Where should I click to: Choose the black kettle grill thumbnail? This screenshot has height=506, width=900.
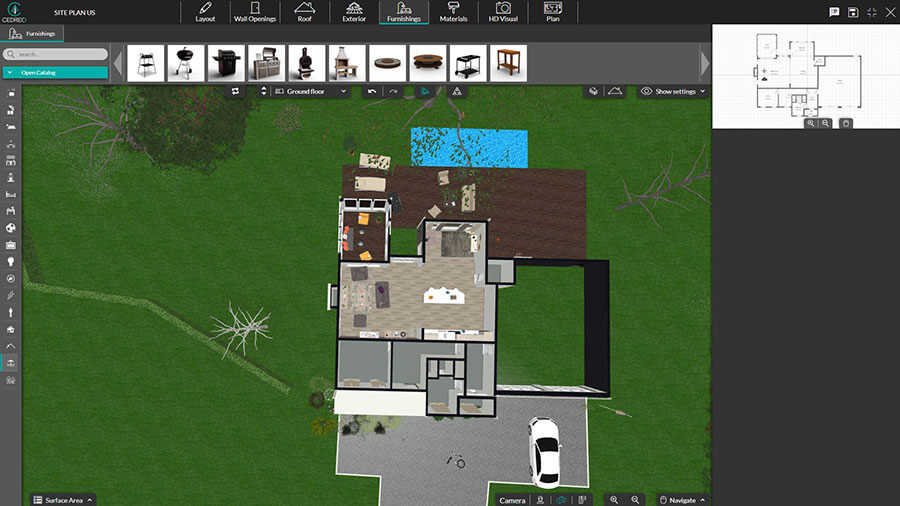pos(185,63)
